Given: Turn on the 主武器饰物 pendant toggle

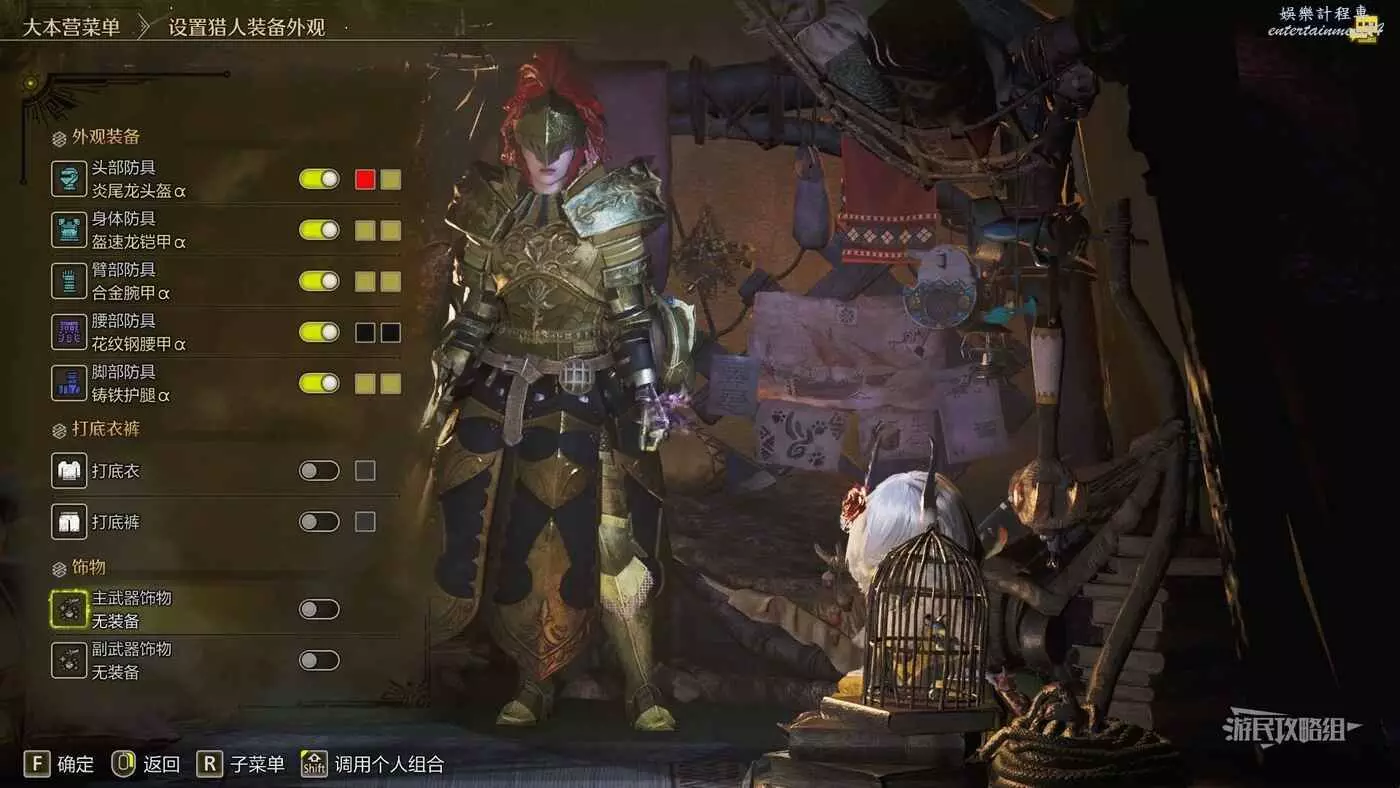Looking at the screenshot, I should click(319, 609).
